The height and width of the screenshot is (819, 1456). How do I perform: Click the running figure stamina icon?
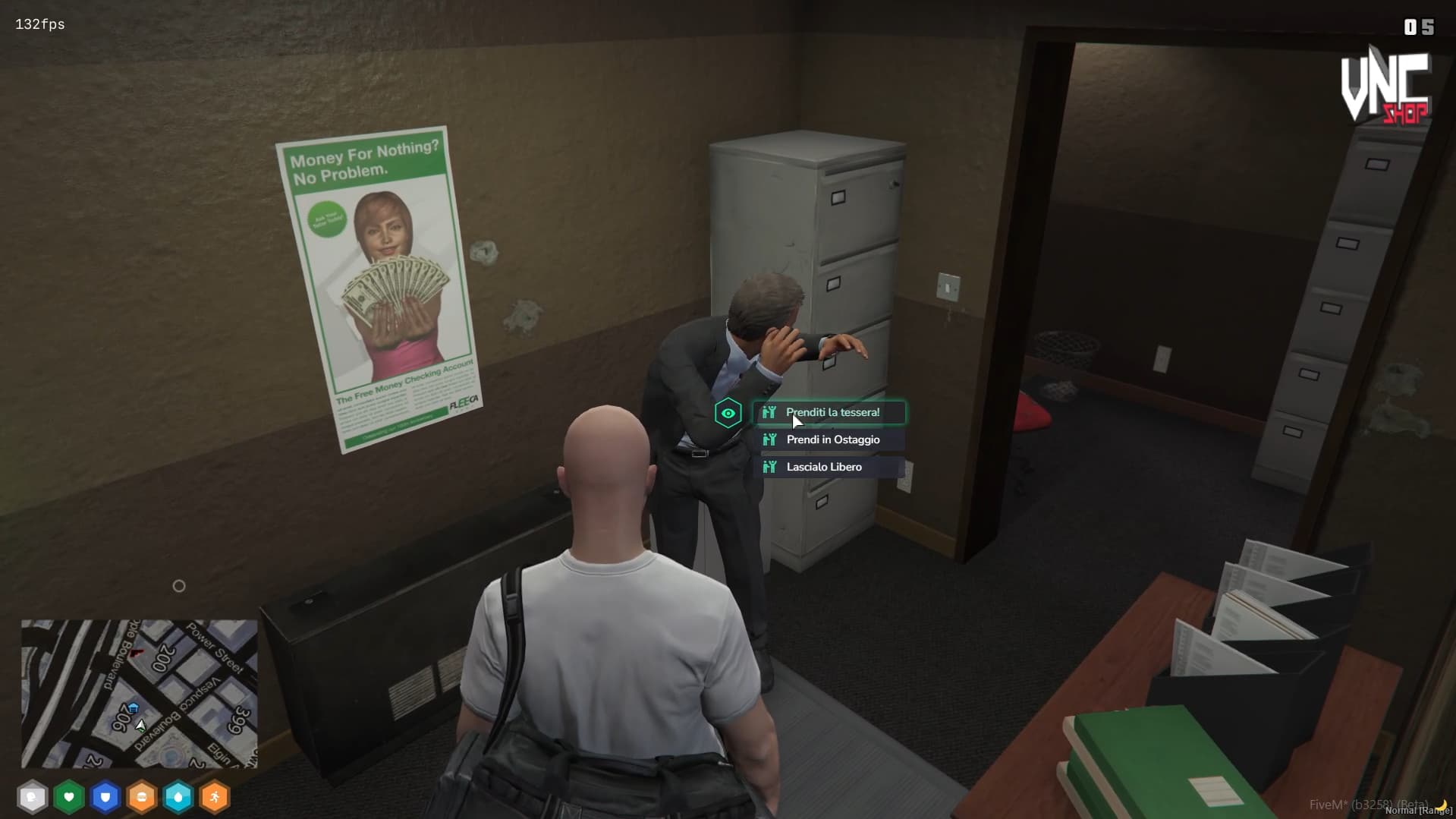click(x=215, y=797)
